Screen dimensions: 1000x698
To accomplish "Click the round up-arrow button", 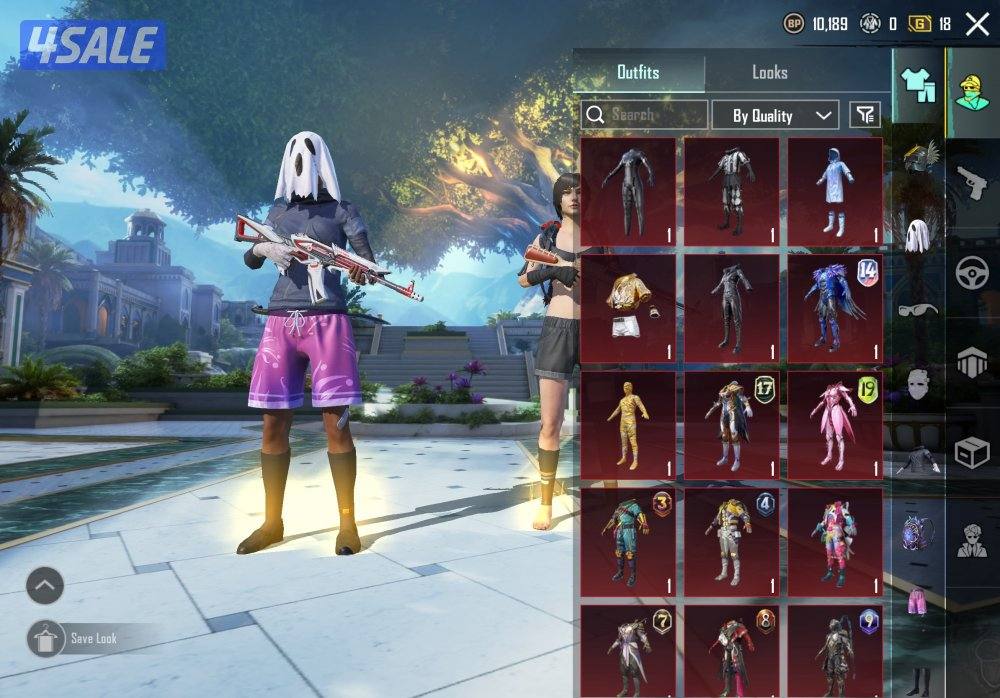I will point(44,586).
